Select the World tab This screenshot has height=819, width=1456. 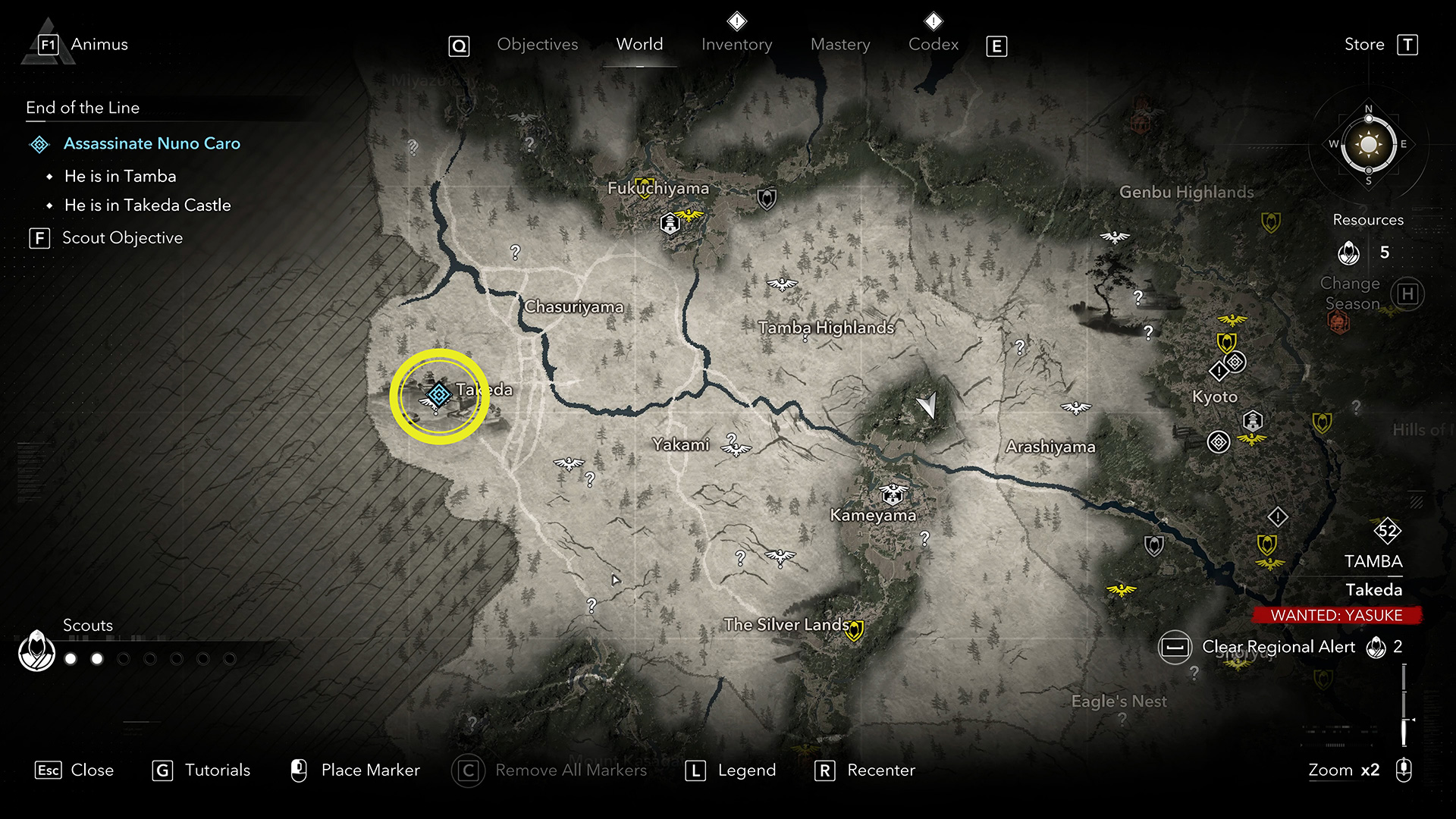point(639,45)
